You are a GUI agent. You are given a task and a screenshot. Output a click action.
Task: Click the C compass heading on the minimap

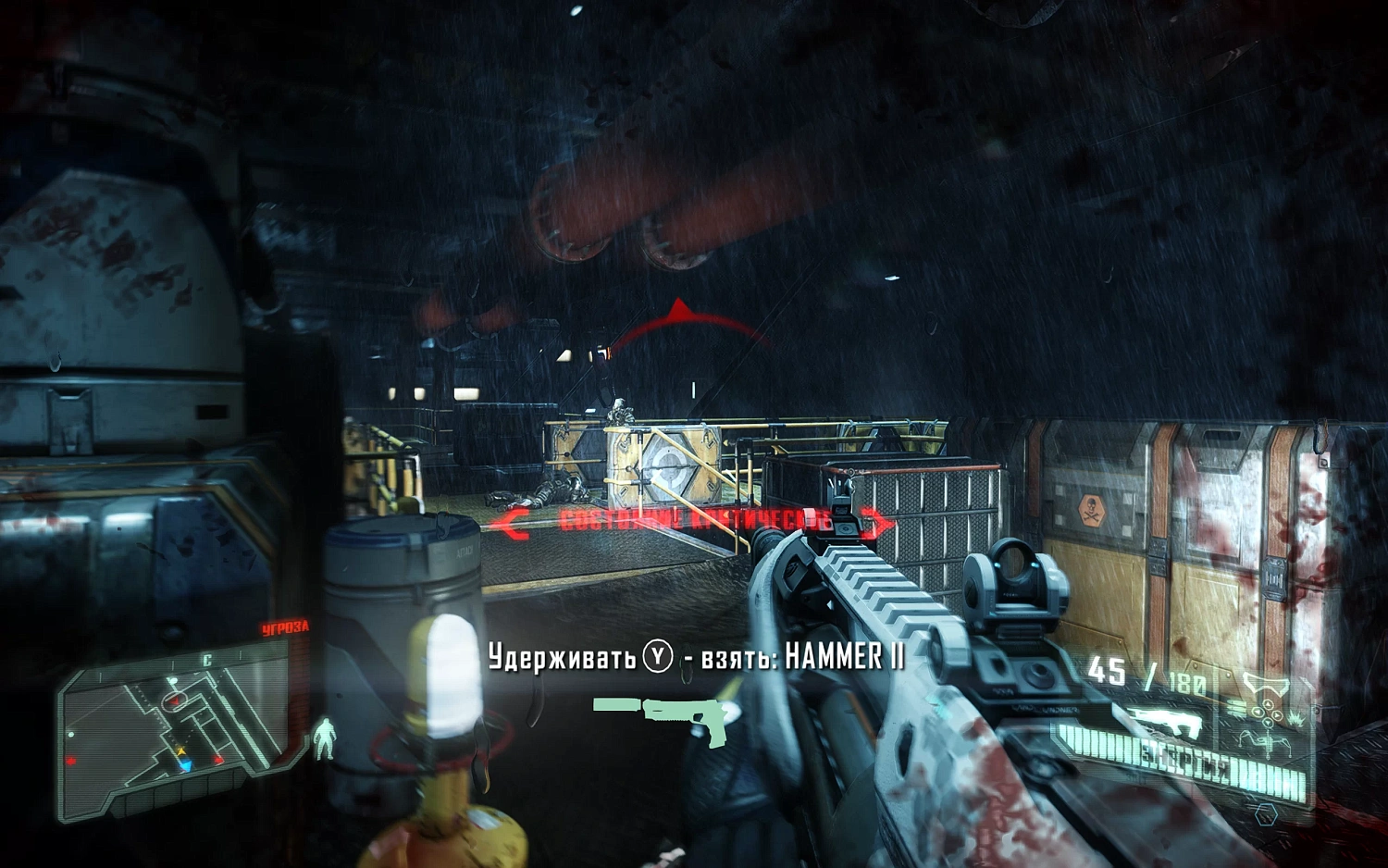click(207, 660)
